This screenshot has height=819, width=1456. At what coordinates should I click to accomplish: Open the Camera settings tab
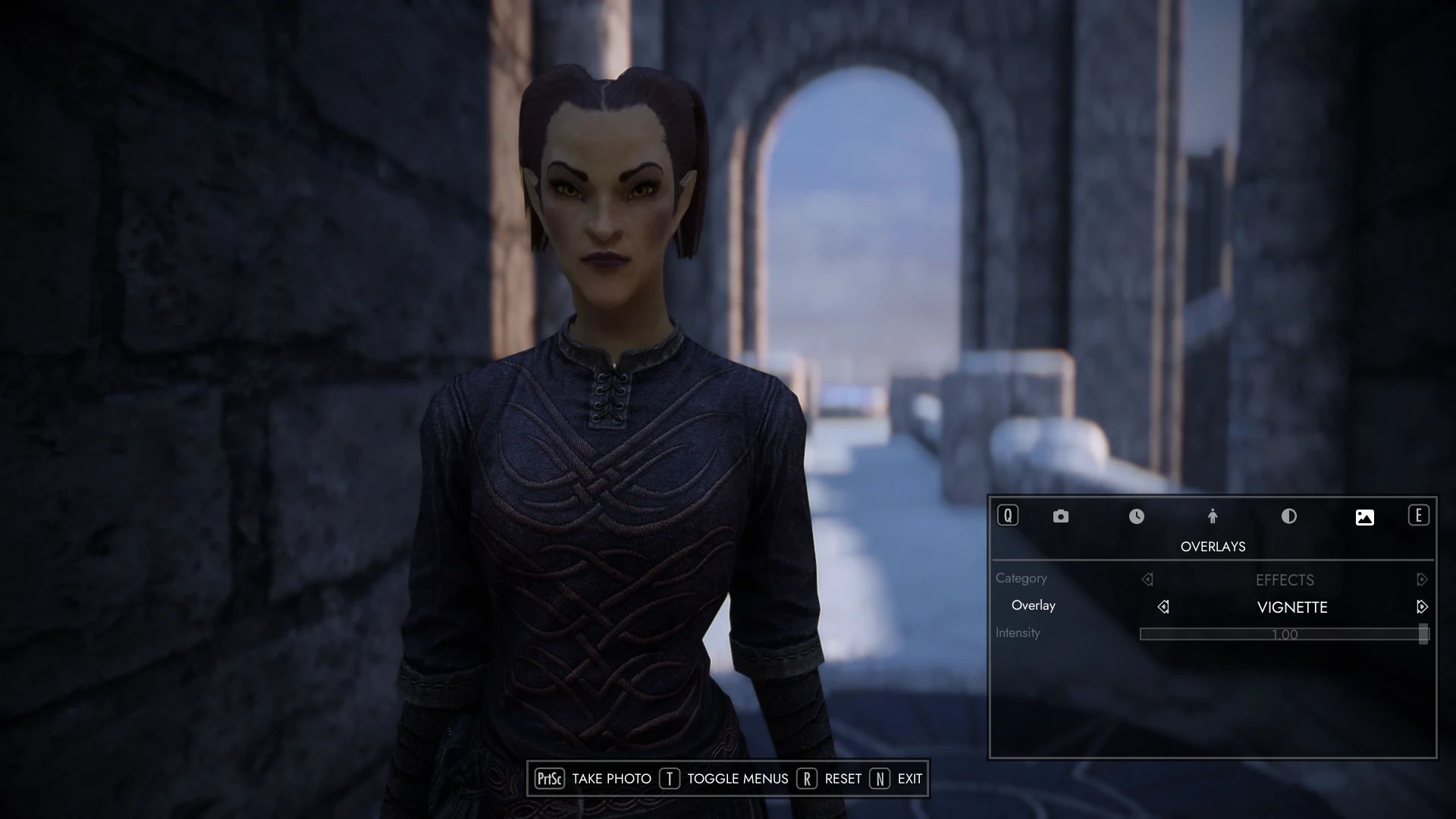pyautogui.click(x=1060, y=516)
